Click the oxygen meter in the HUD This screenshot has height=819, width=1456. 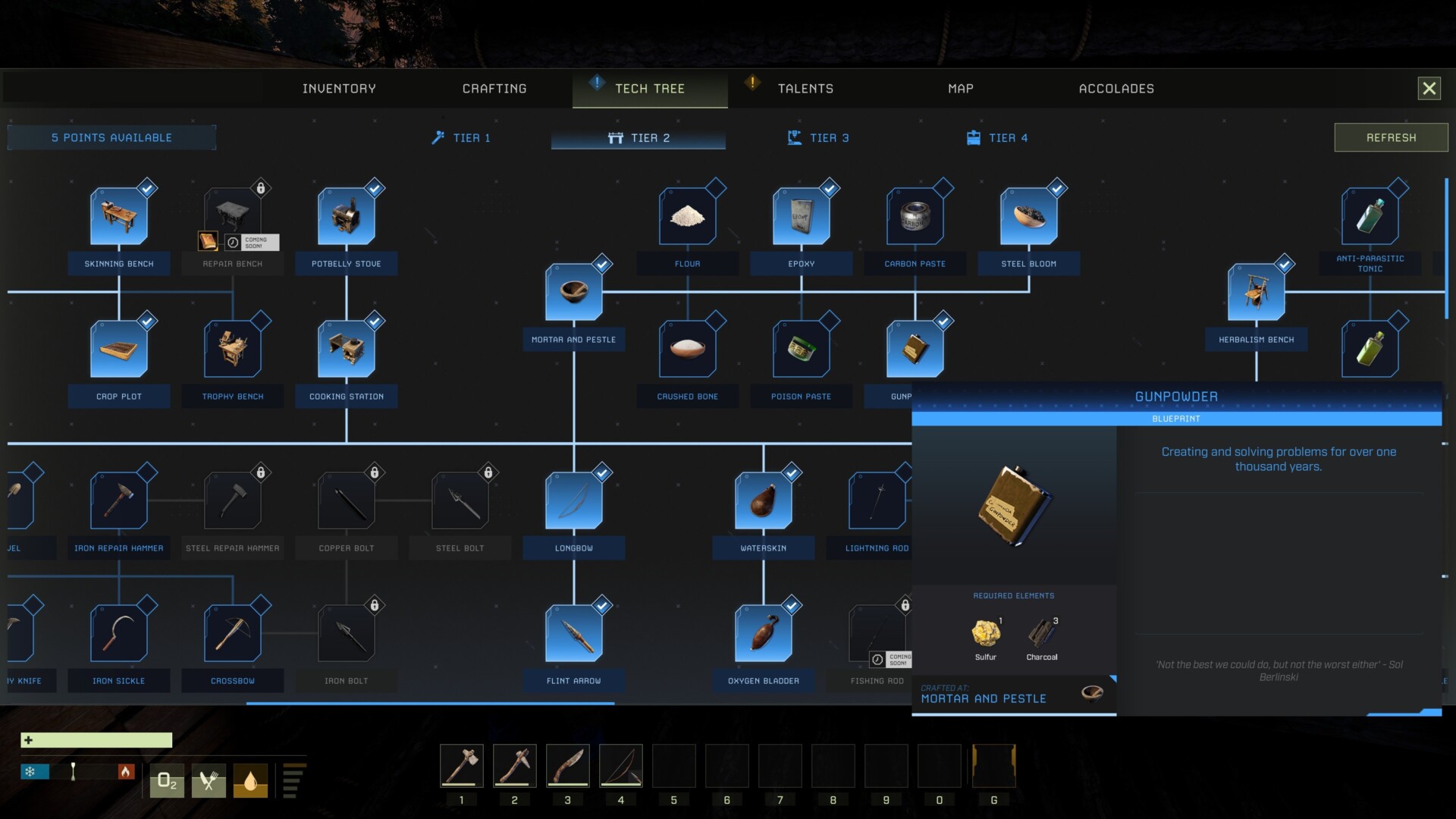tap(166, 780)
